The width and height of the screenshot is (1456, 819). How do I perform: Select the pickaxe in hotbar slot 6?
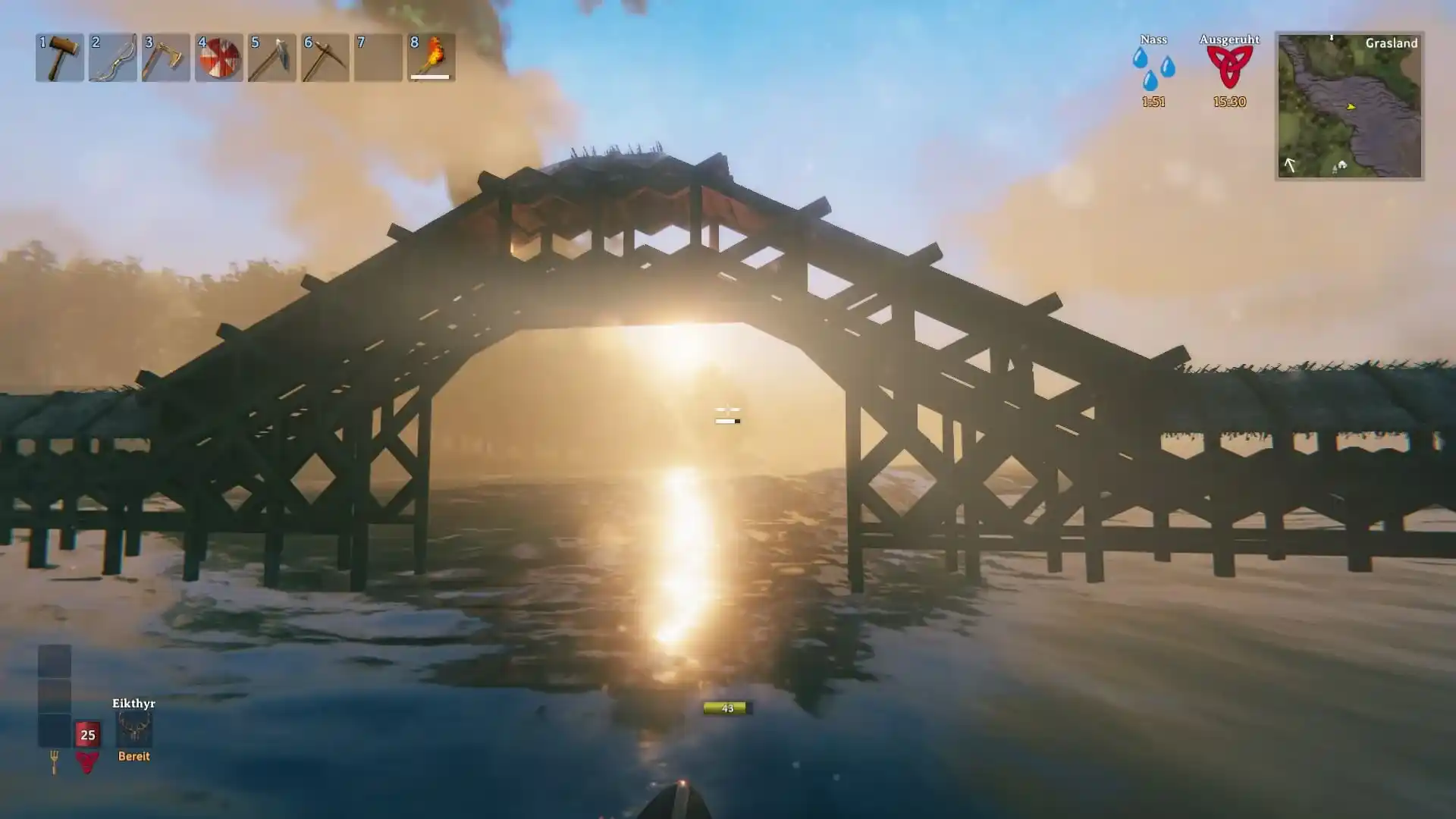pos(325,57)
